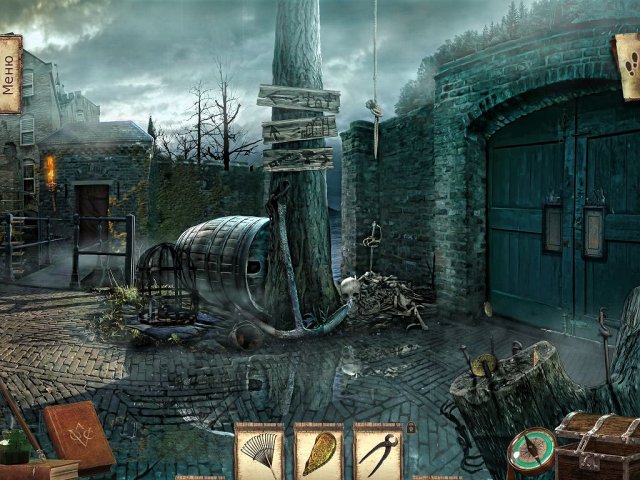
Task: Toggle the inventory padlock
Action: click(x=411, y=428)
